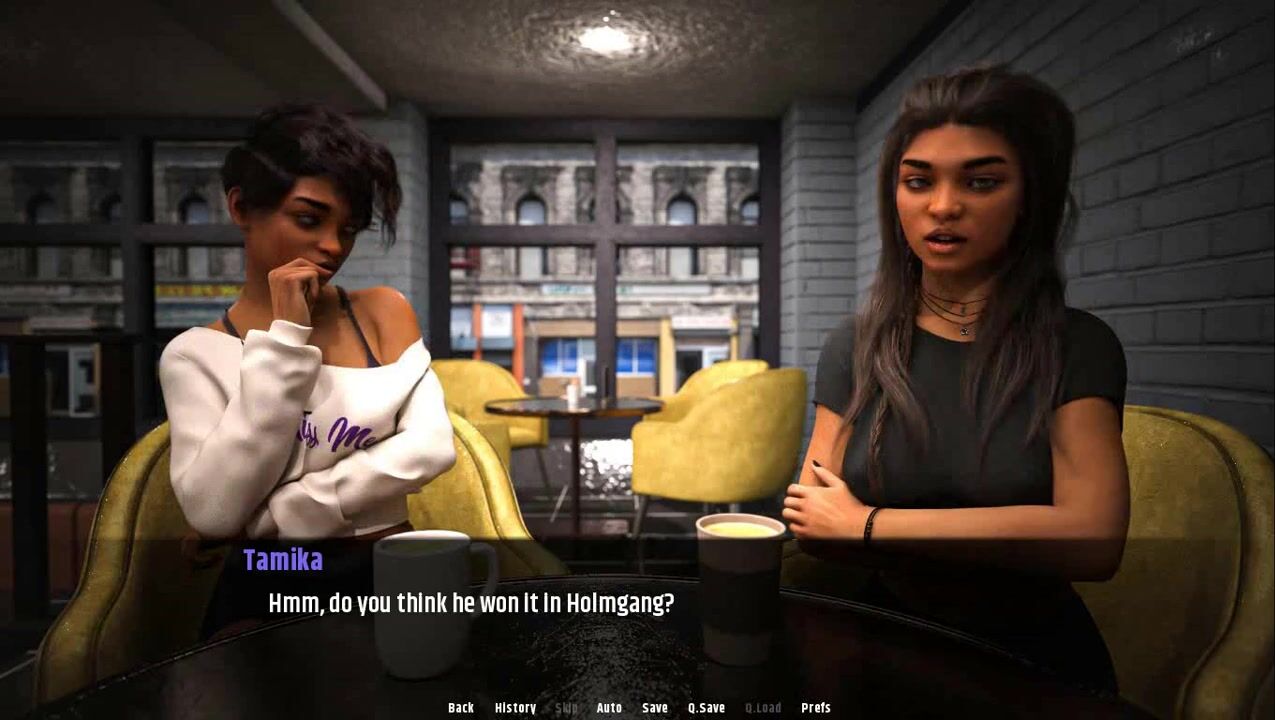Image resolution: width=1275 pixels, height=720 pixels.
Task: Go back to the previous dialogue line
Action: (x=461, y=708)
